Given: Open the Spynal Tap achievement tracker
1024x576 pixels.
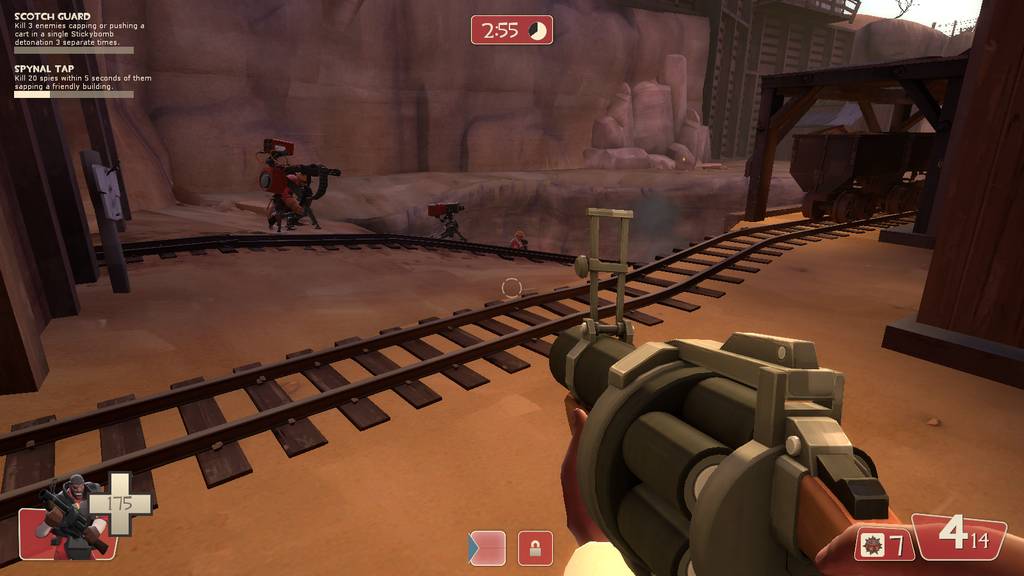Looking at the screenshot, I should pyautogui.click(x=73, y=80).
